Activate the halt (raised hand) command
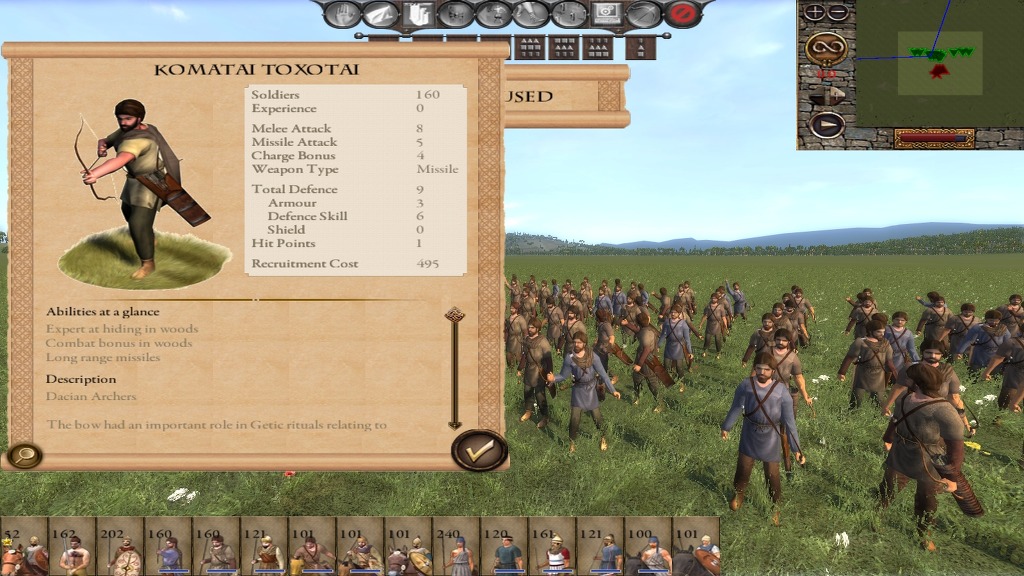1024x576 pixels. point(342,14)
